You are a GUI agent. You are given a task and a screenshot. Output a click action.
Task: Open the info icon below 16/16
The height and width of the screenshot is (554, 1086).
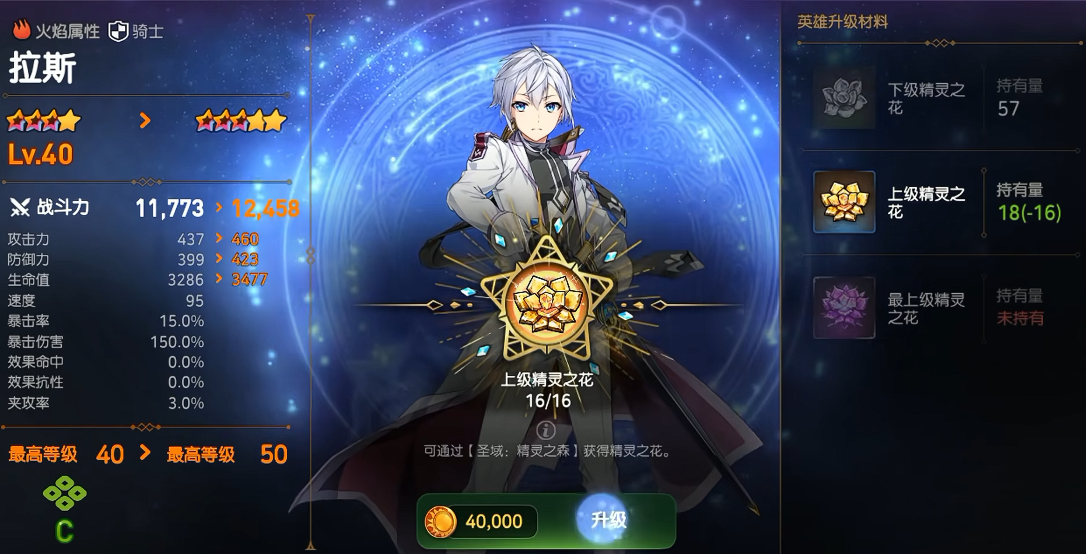pyautogui.click(x=545, y=429)
